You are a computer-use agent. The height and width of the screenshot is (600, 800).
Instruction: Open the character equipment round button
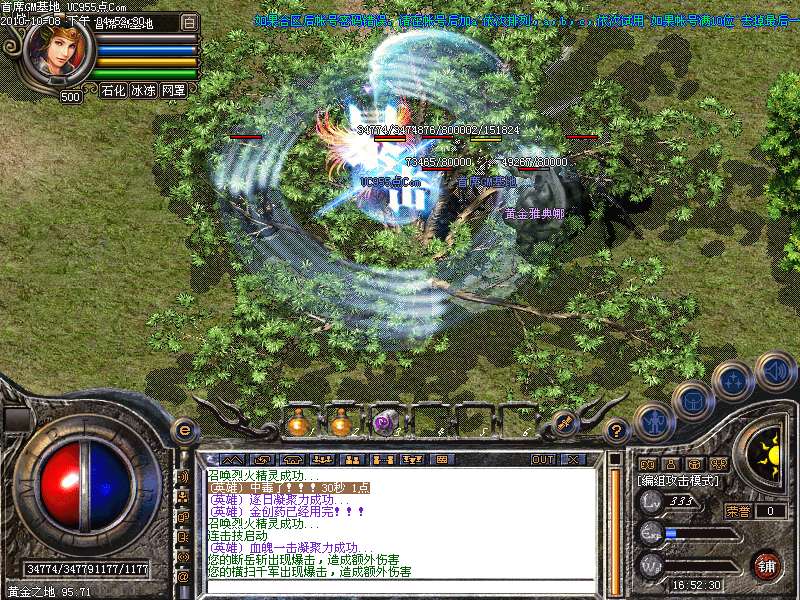653,422
